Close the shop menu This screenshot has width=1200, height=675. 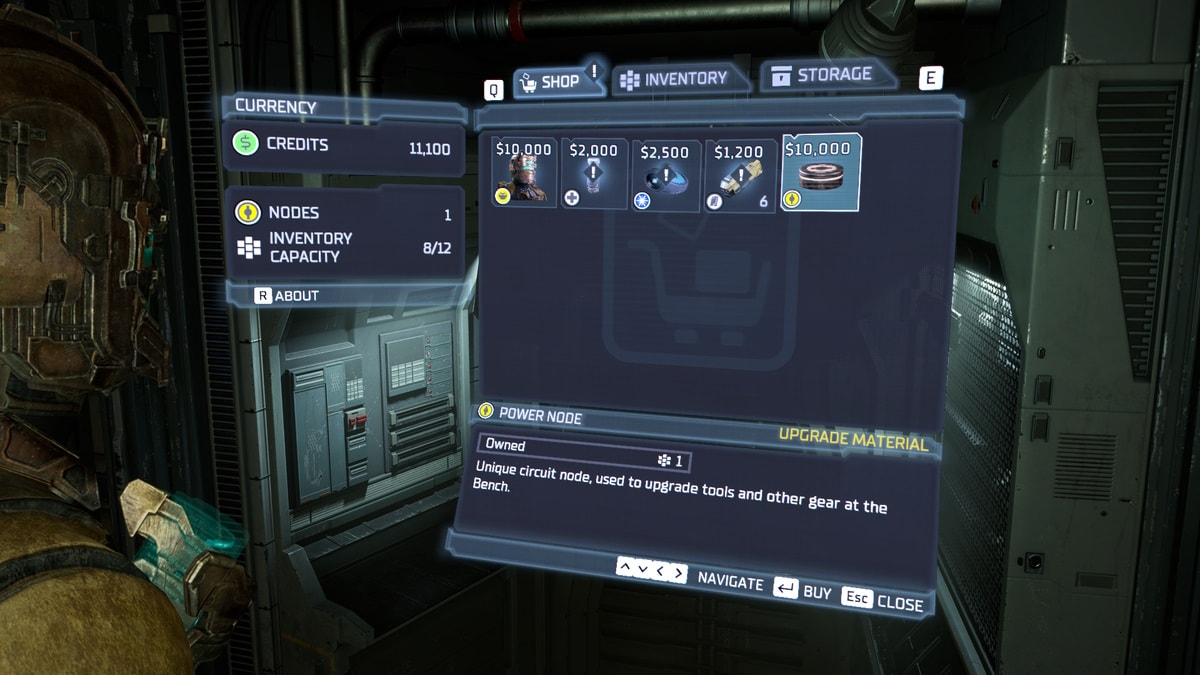point(883,600)
